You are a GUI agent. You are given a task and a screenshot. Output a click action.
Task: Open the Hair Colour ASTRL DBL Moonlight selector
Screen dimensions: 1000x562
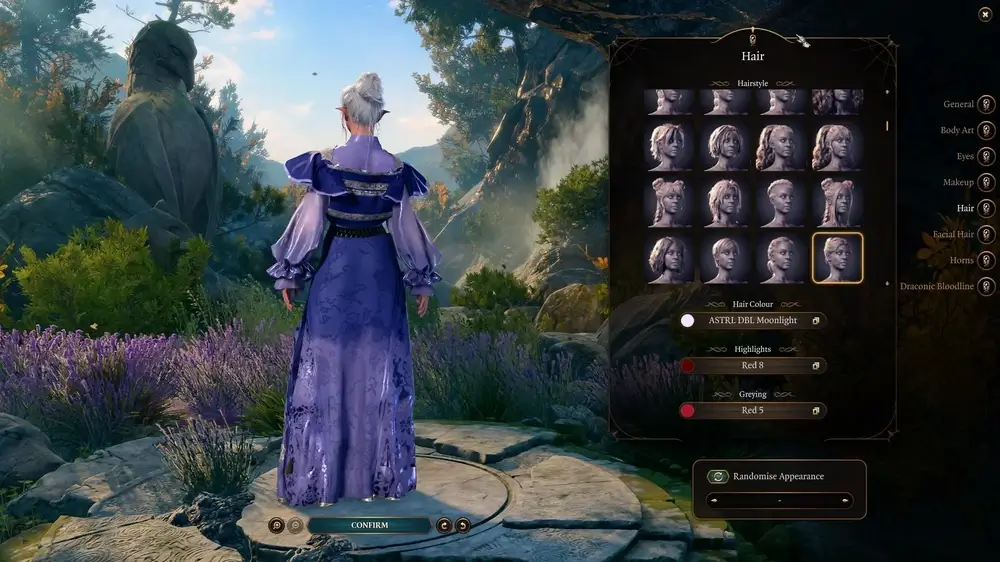752,321
